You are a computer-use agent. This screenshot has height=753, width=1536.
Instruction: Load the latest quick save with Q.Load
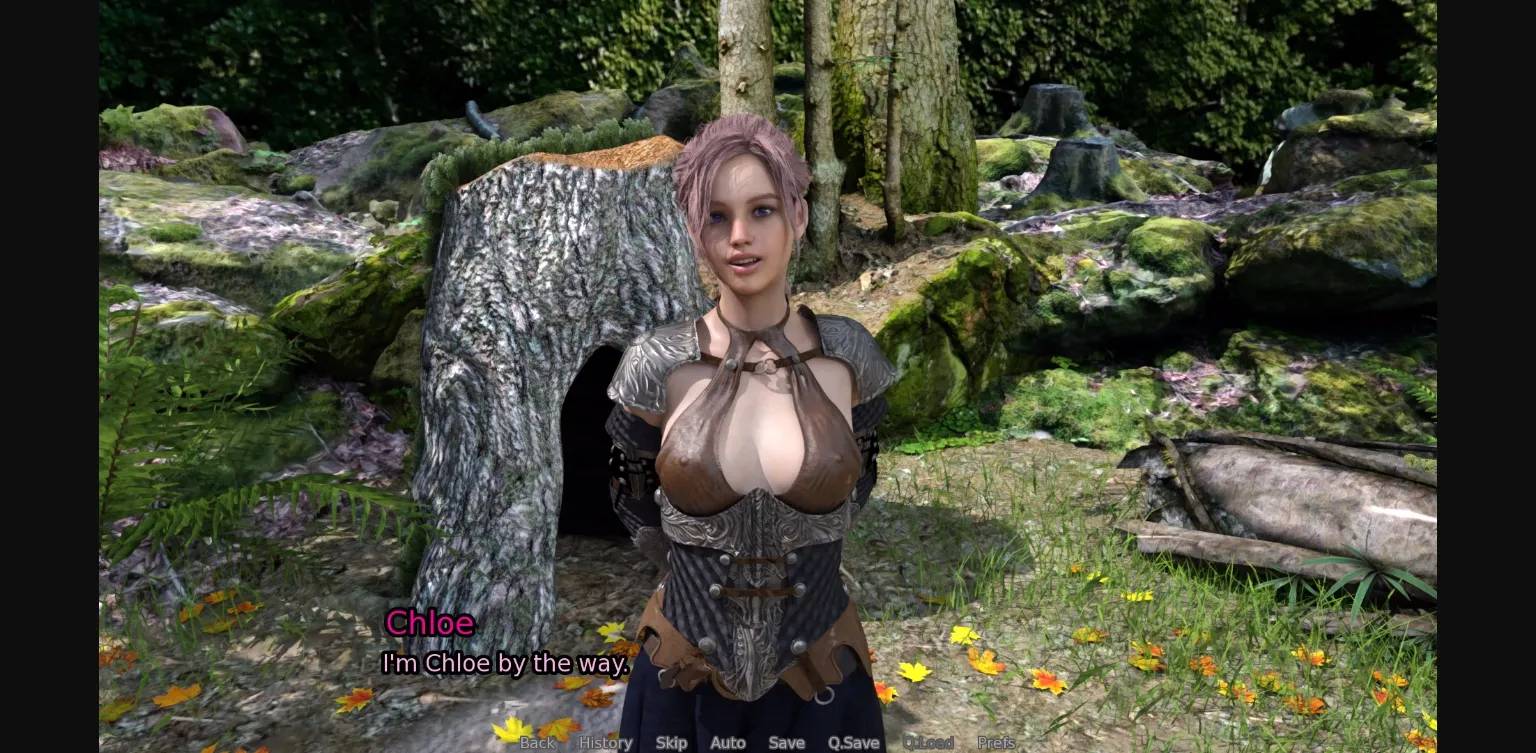[x=929, y=743]
